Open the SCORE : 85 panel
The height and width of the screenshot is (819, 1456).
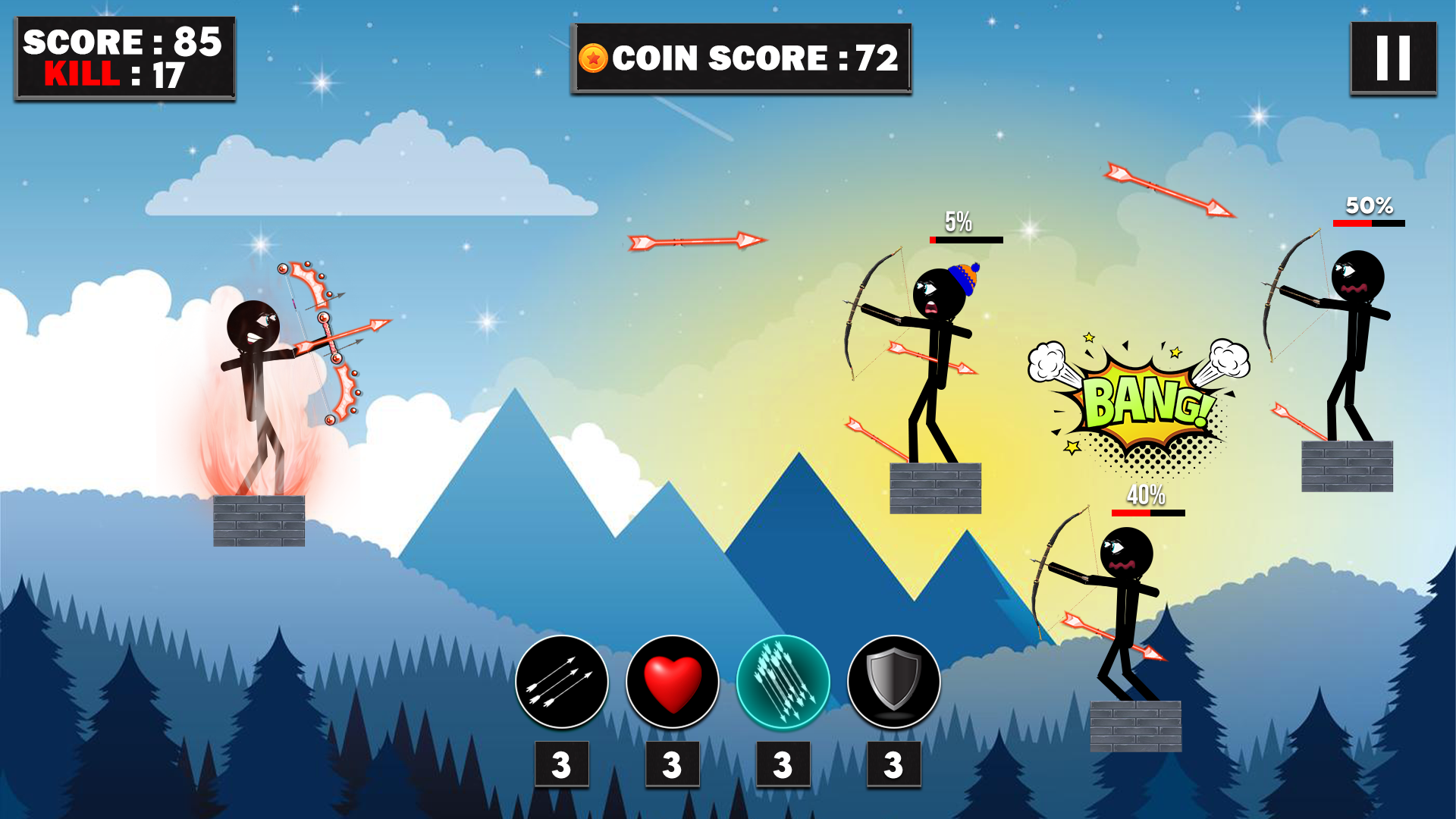(121, 39)
